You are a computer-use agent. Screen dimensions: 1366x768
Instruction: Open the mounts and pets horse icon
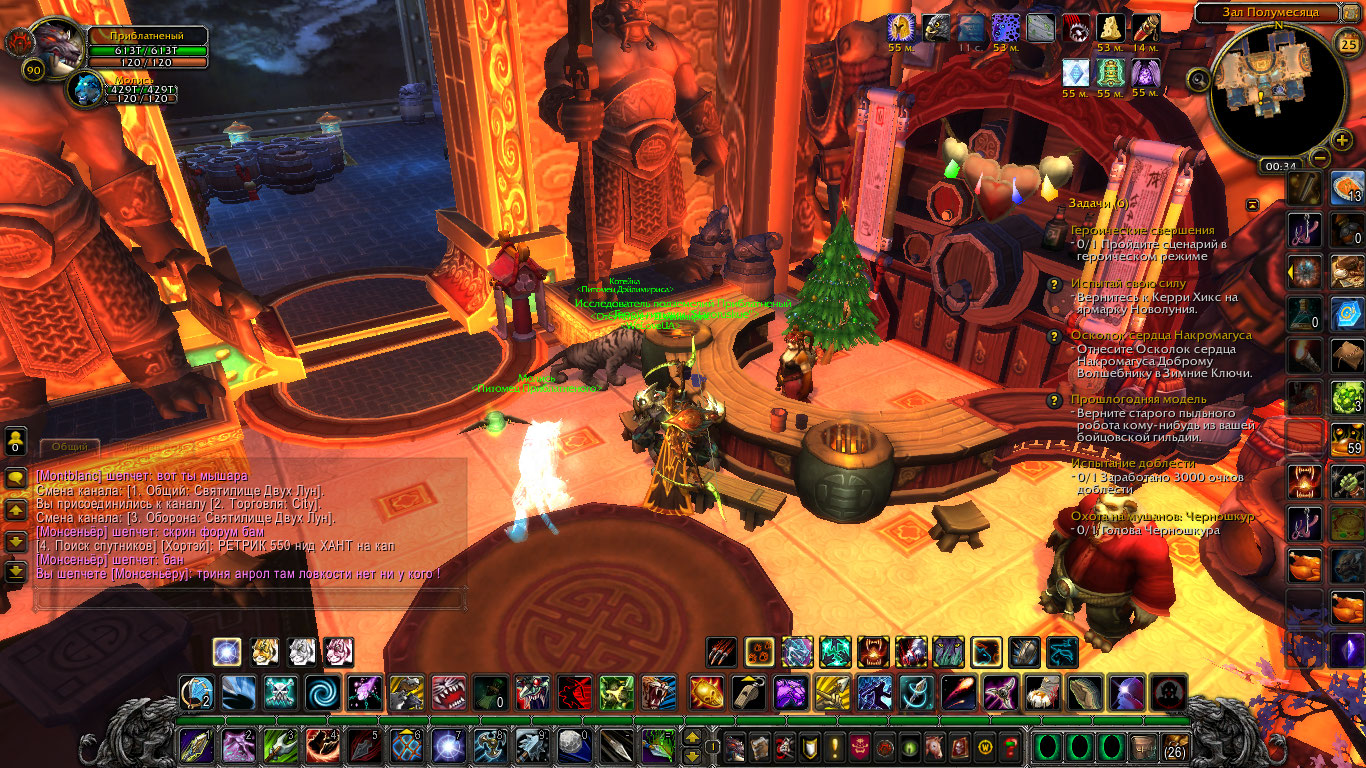click(x=933, y=747)
